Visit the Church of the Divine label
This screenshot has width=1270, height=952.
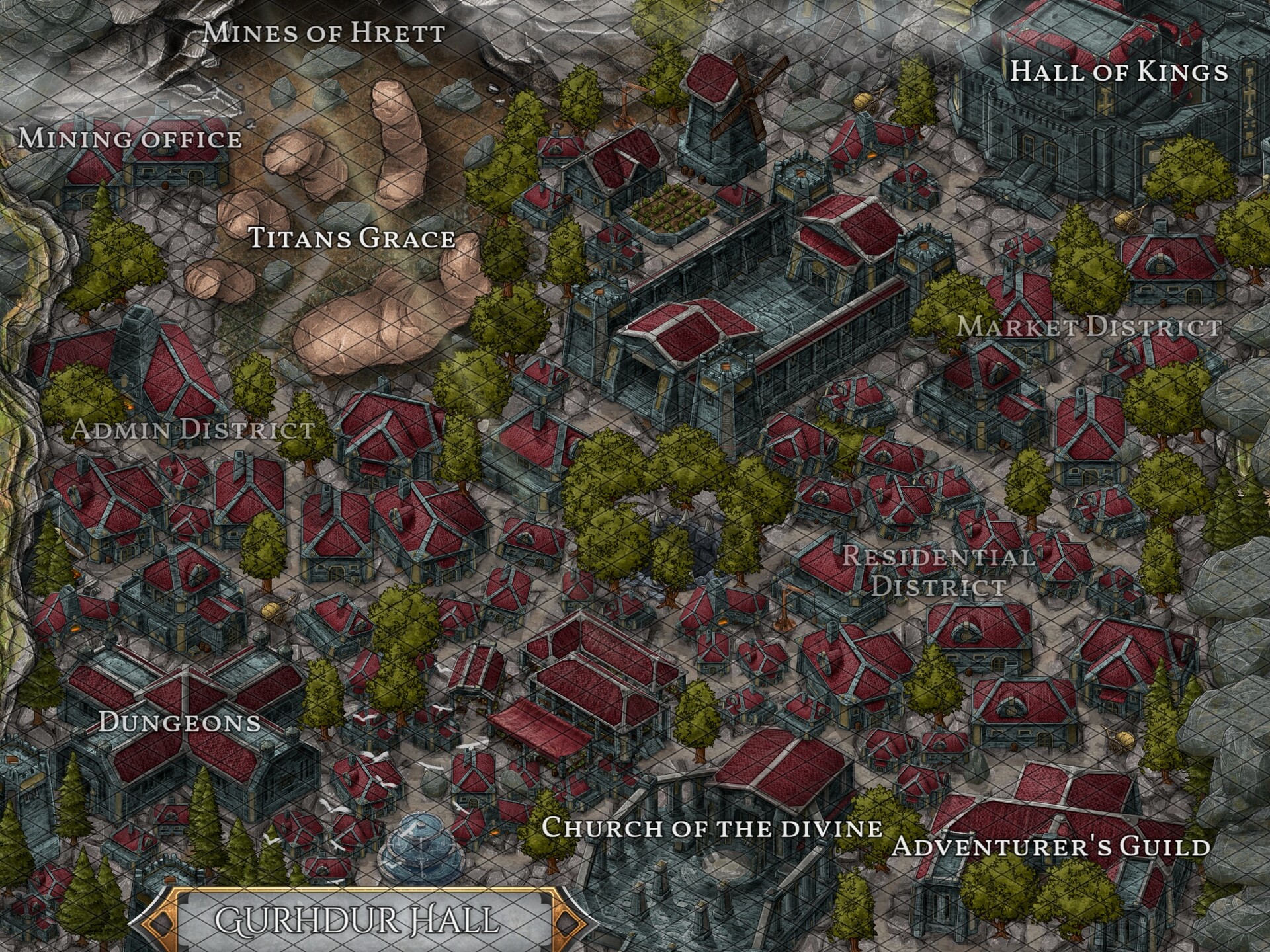coord(712,828)
